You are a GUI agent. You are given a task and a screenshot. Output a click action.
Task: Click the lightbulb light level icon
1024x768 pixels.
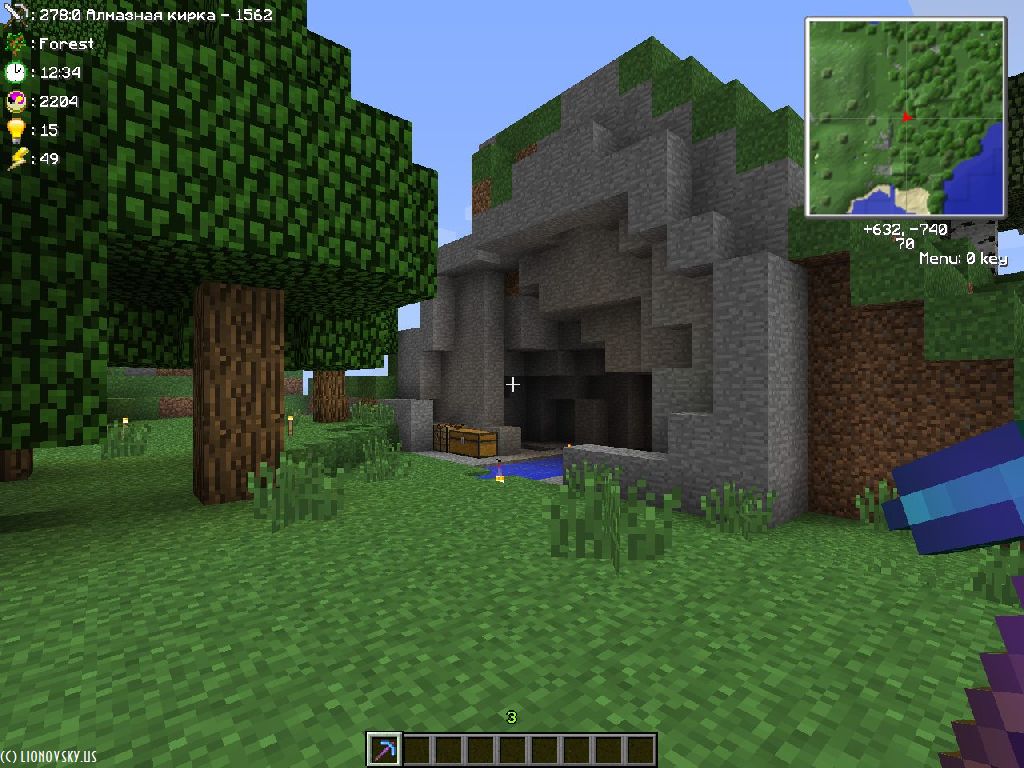coord(15,129)
